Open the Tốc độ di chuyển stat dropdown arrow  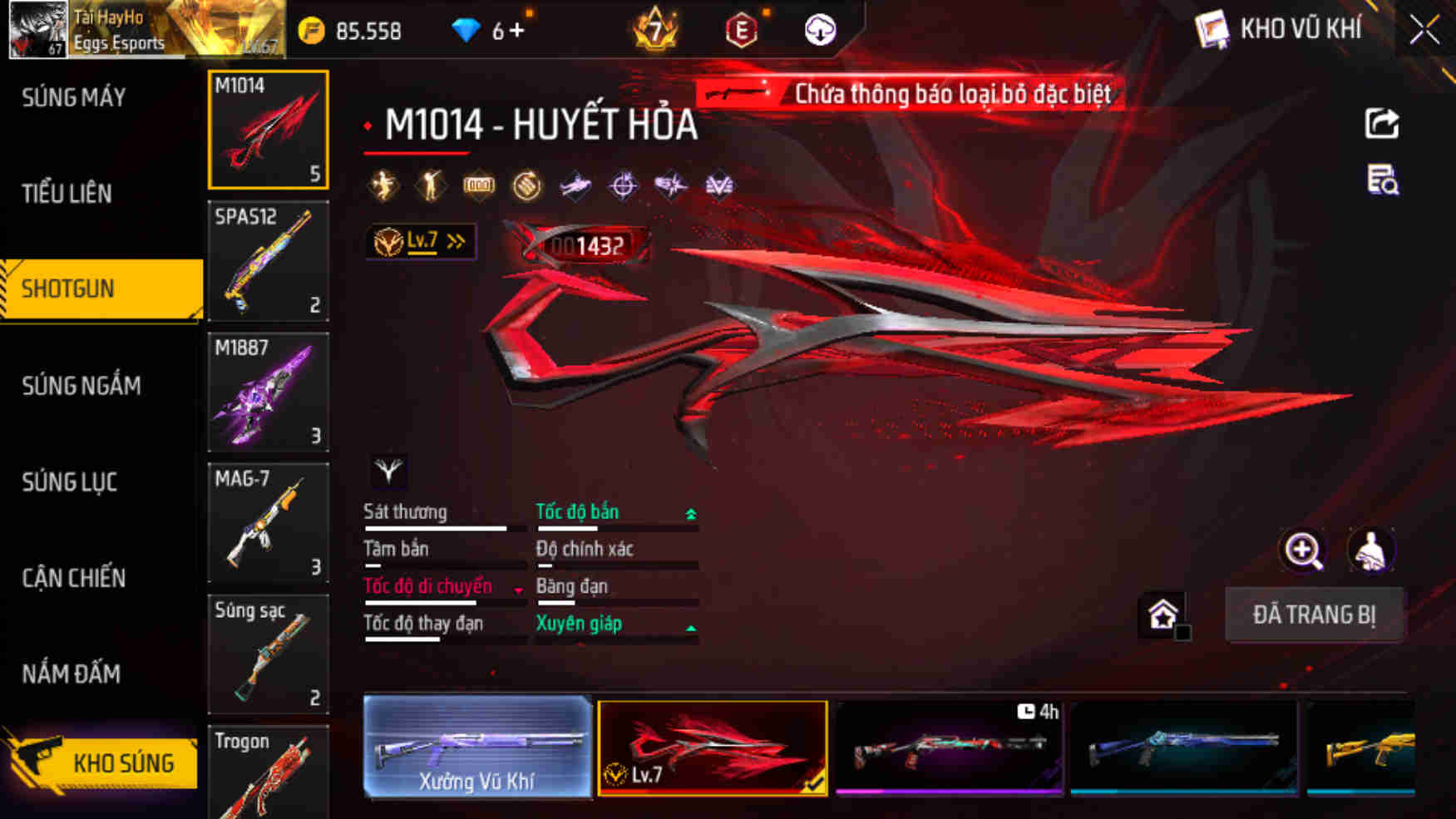519,590
